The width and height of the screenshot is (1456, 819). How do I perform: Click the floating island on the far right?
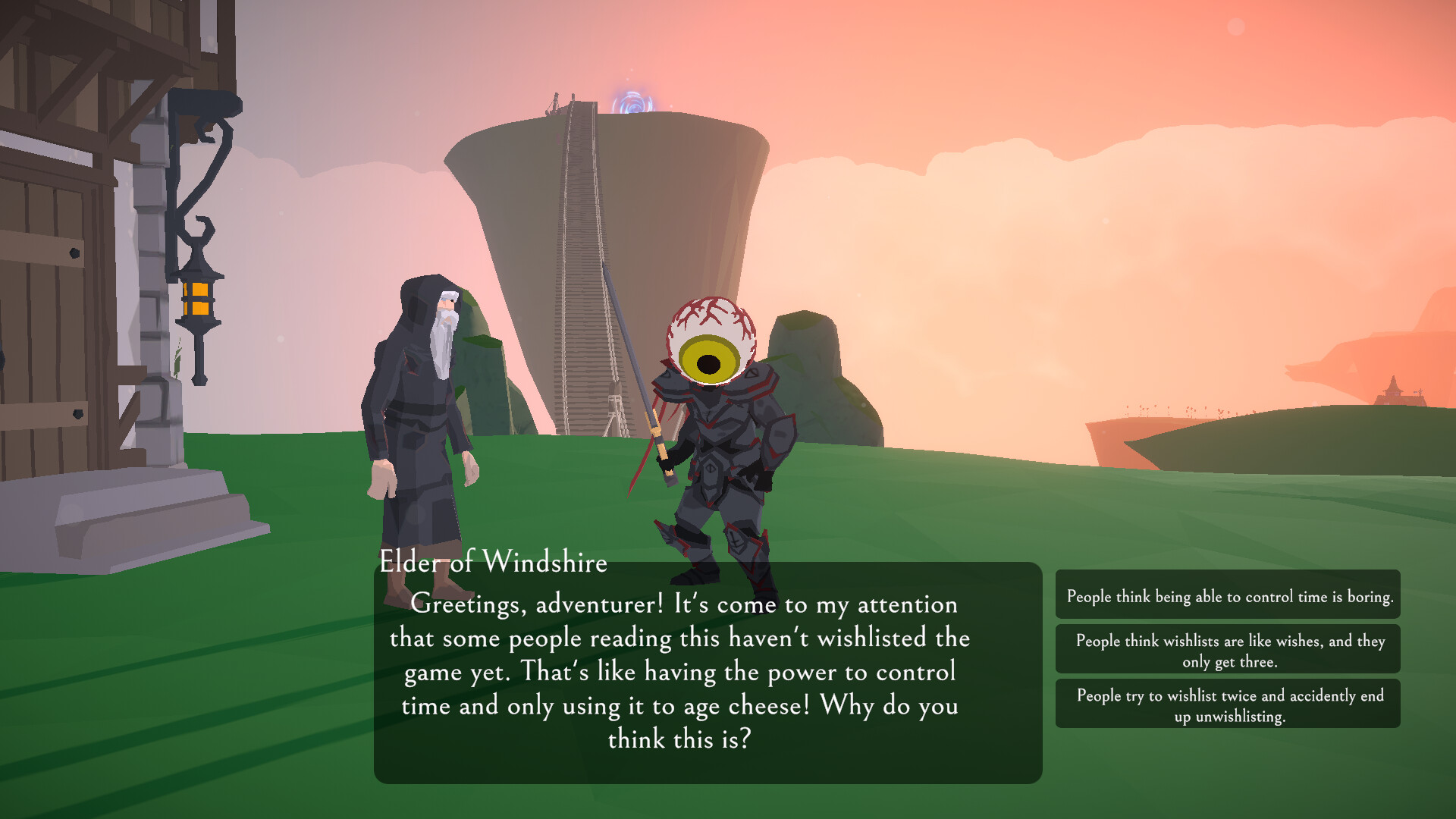[x=1251, y=432]
